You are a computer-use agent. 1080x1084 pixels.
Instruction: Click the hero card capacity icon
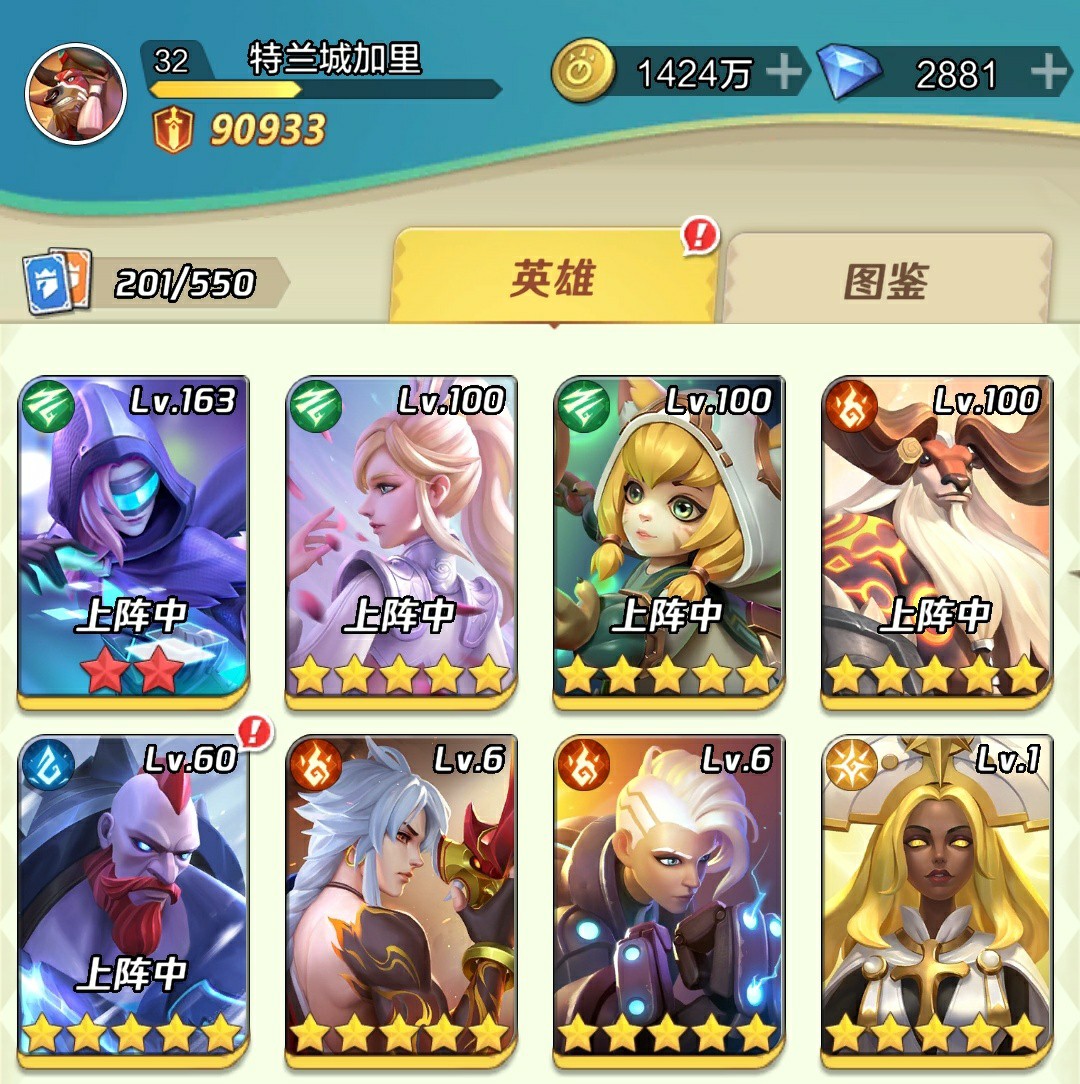(58, 282)
